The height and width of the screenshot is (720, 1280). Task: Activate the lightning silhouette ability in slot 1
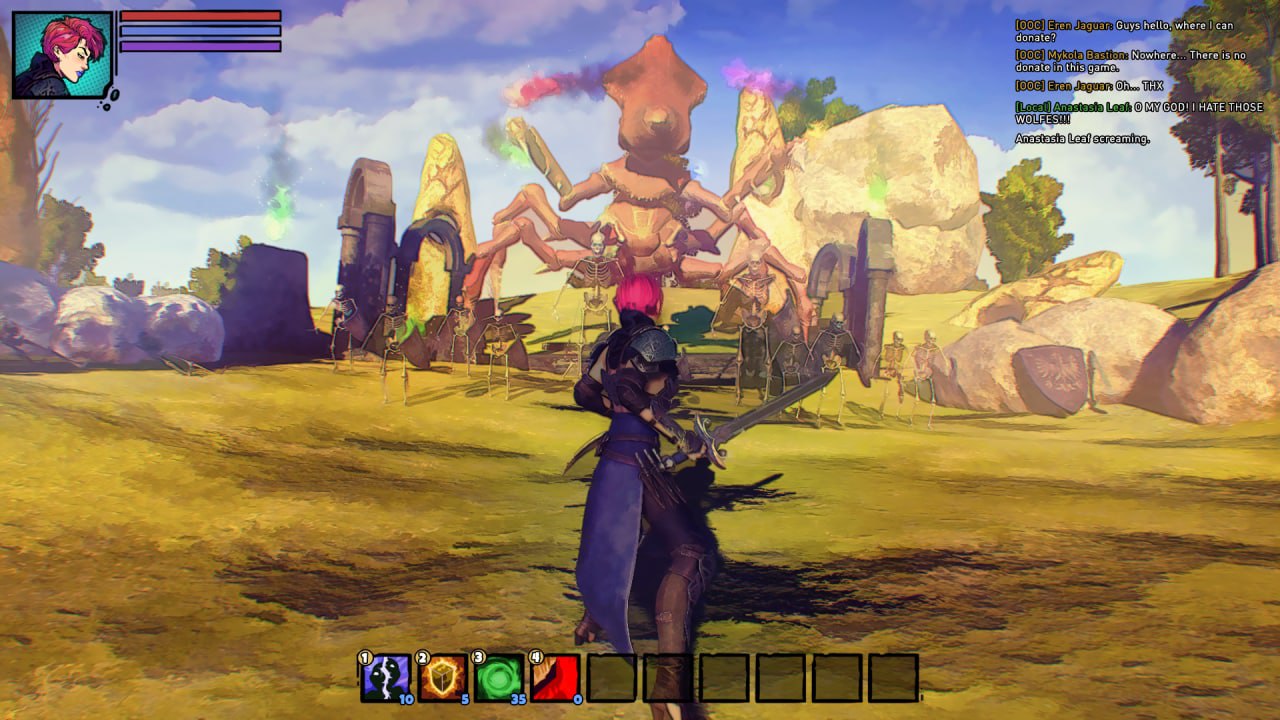[x=385, y=678]
